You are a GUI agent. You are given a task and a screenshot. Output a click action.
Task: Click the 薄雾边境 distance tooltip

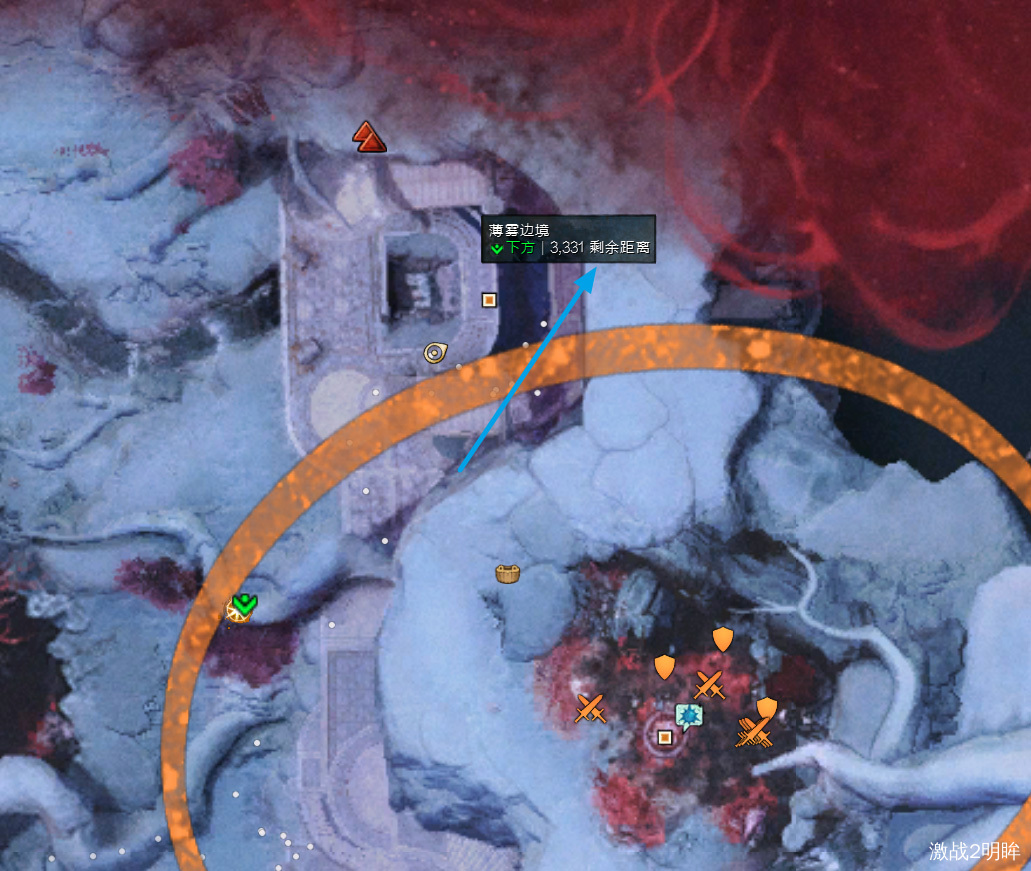pyautogui.click(x=568, y=239)
